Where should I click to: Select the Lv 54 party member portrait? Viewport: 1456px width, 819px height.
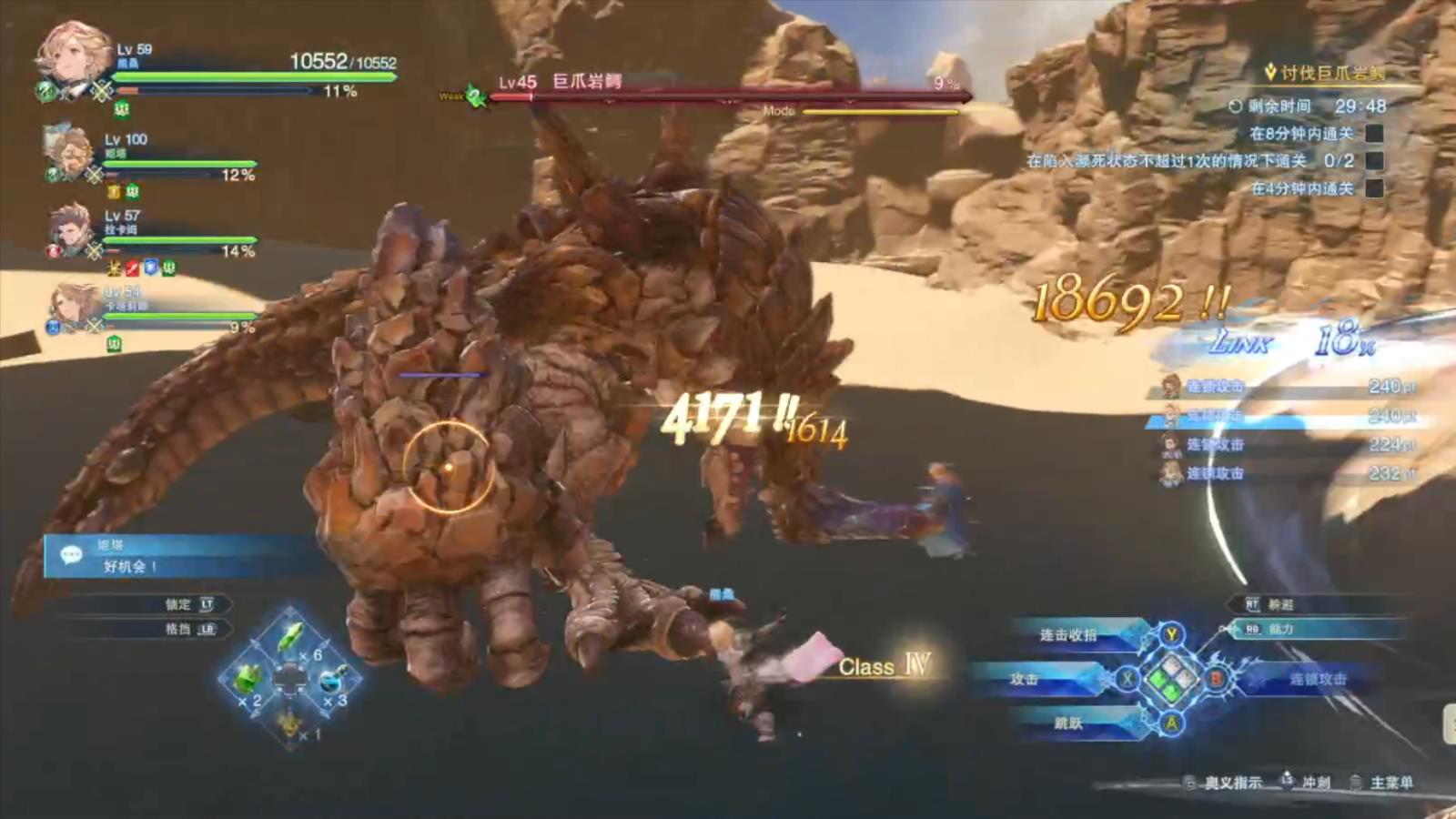(75, 304)
